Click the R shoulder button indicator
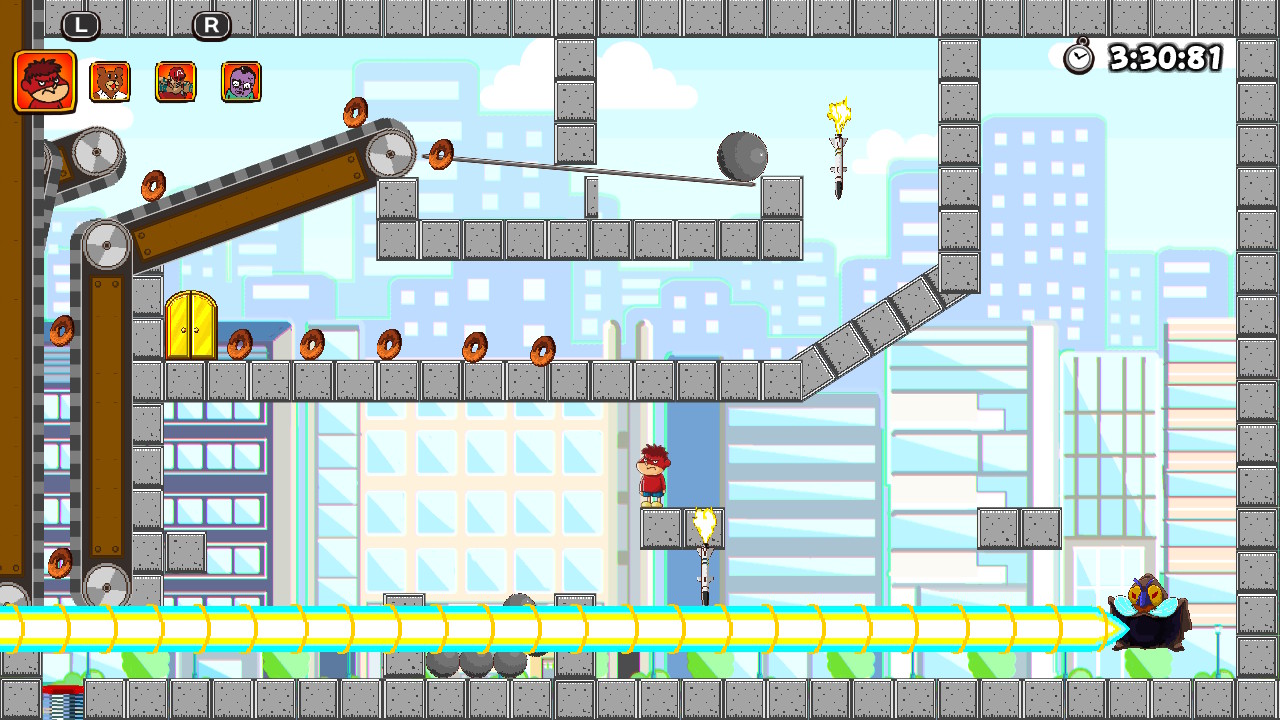This screenshot has width=1280, height=720. coord(210,24)
